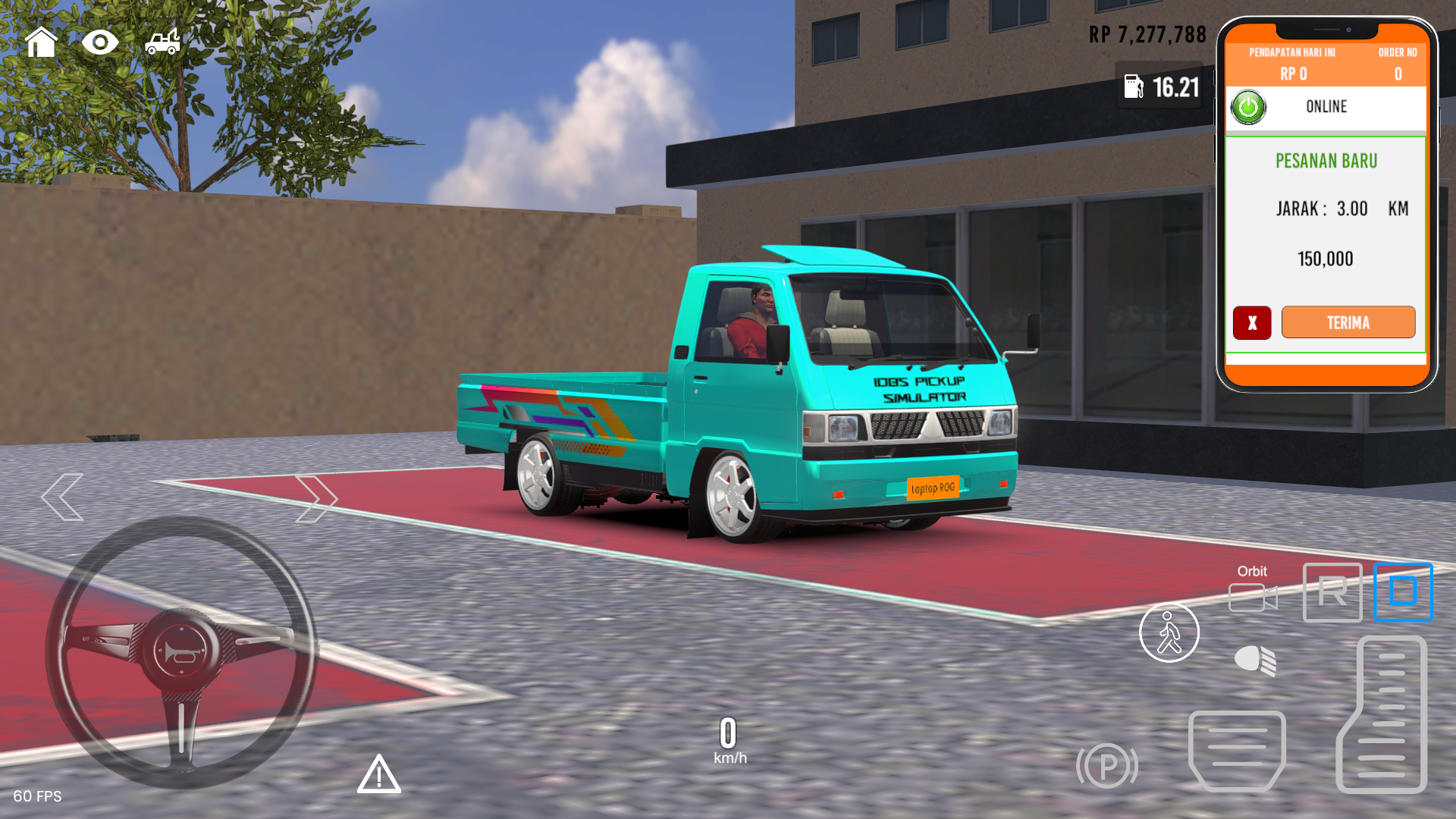Activate the hazard warning triangle icon
The height and width of the screenshot is (819, 1456).
tap(379, 776)
